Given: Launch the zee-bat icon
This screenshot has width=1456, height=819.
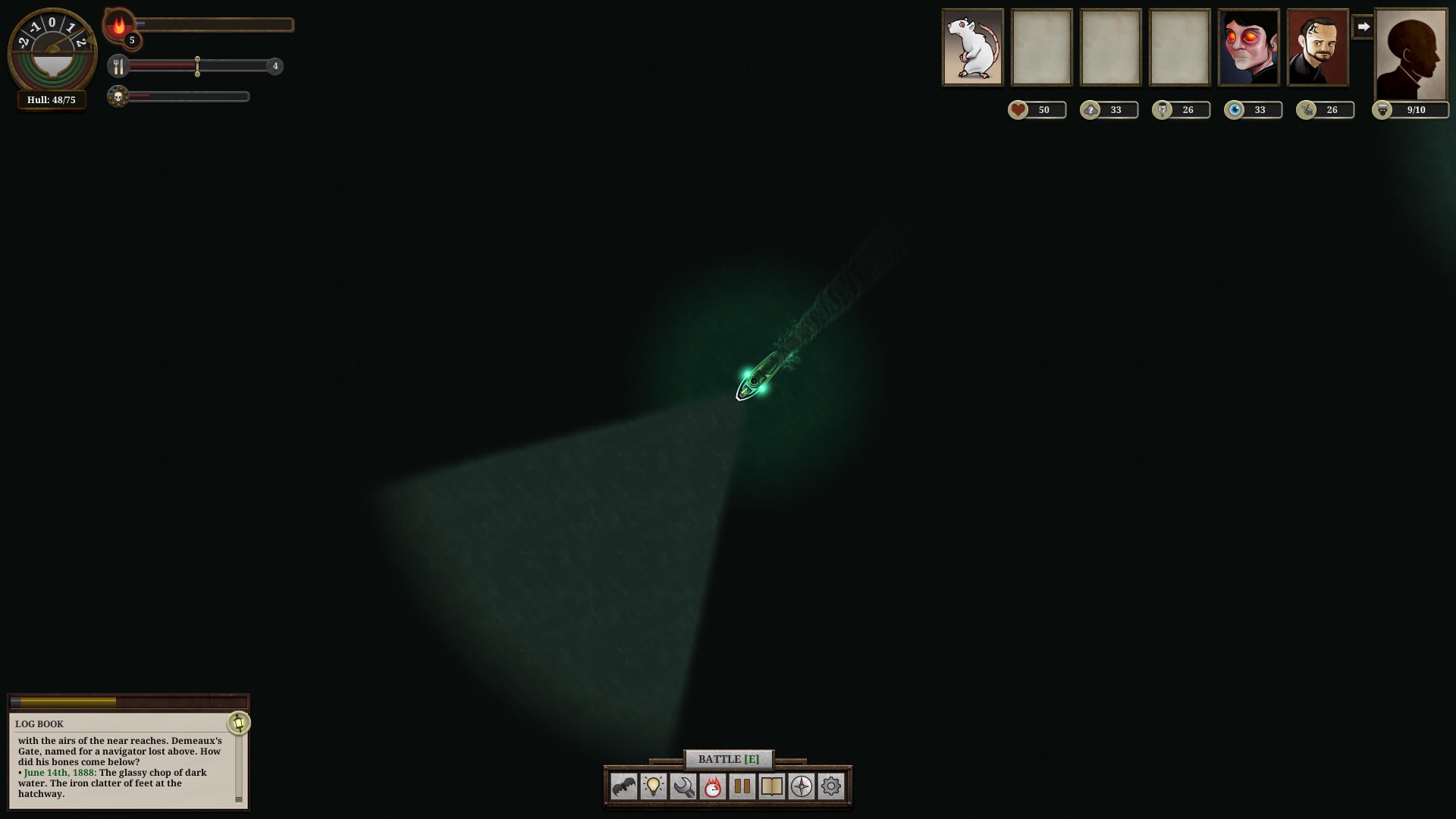Looking at the screenshot, I should [x=624, y=787].
